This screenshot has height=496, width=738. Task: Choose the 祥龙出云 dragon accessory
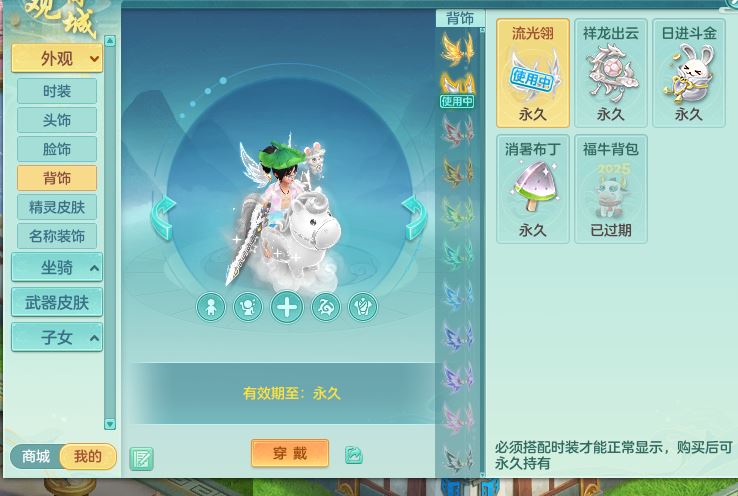click(x=611, y=73)
